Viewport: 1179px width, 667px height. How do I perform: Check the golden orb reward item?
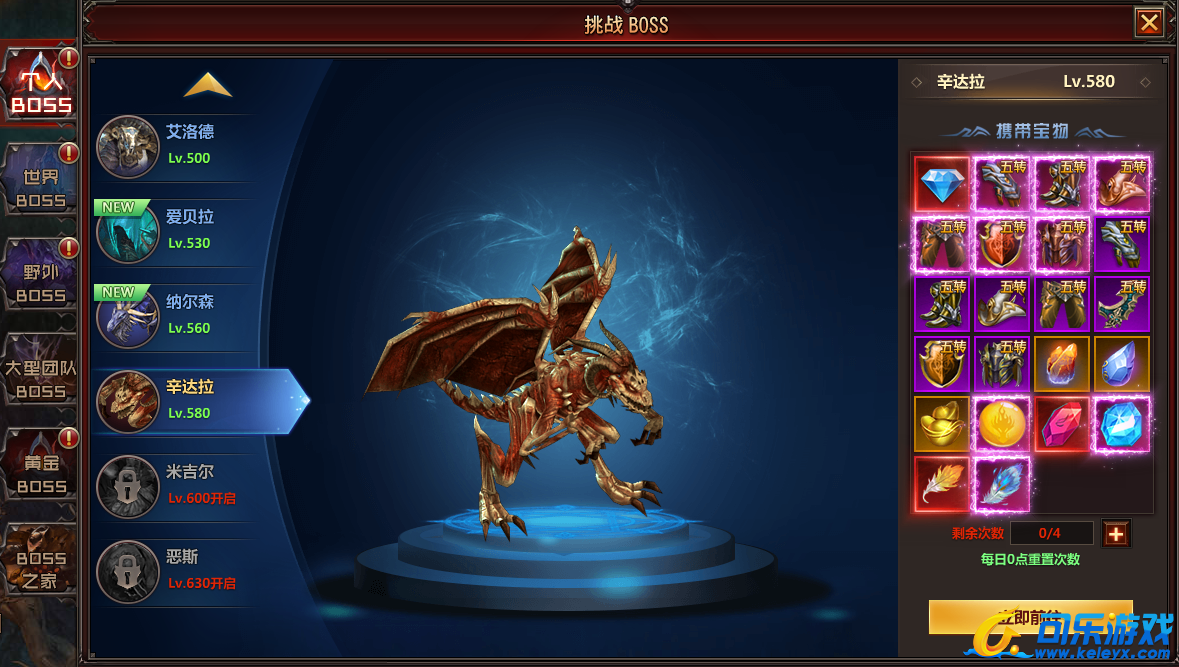[x=1001, y=424]
